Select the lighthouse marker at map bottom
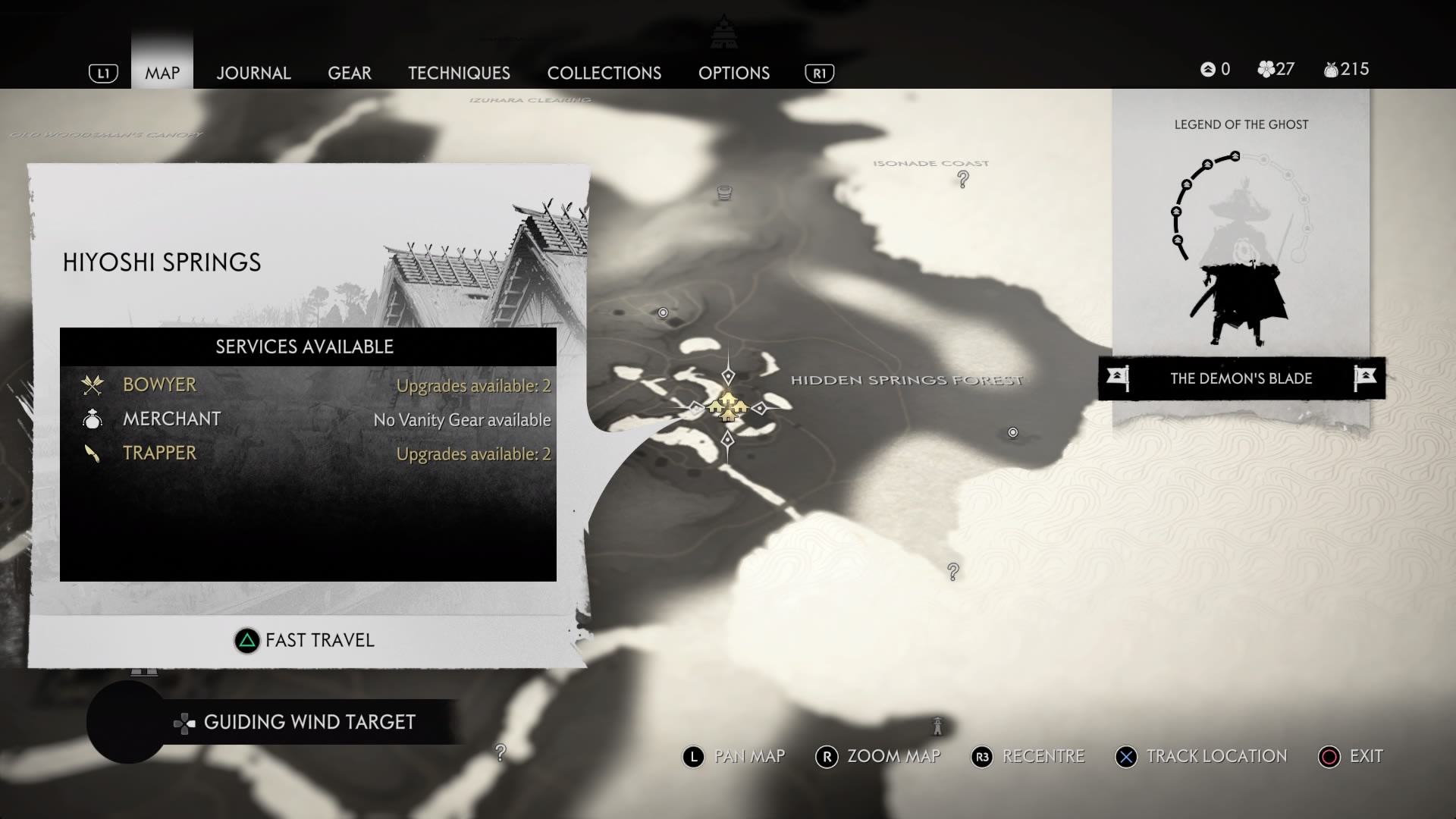This screenshot has width=1456, height=819. click(937, 726)
